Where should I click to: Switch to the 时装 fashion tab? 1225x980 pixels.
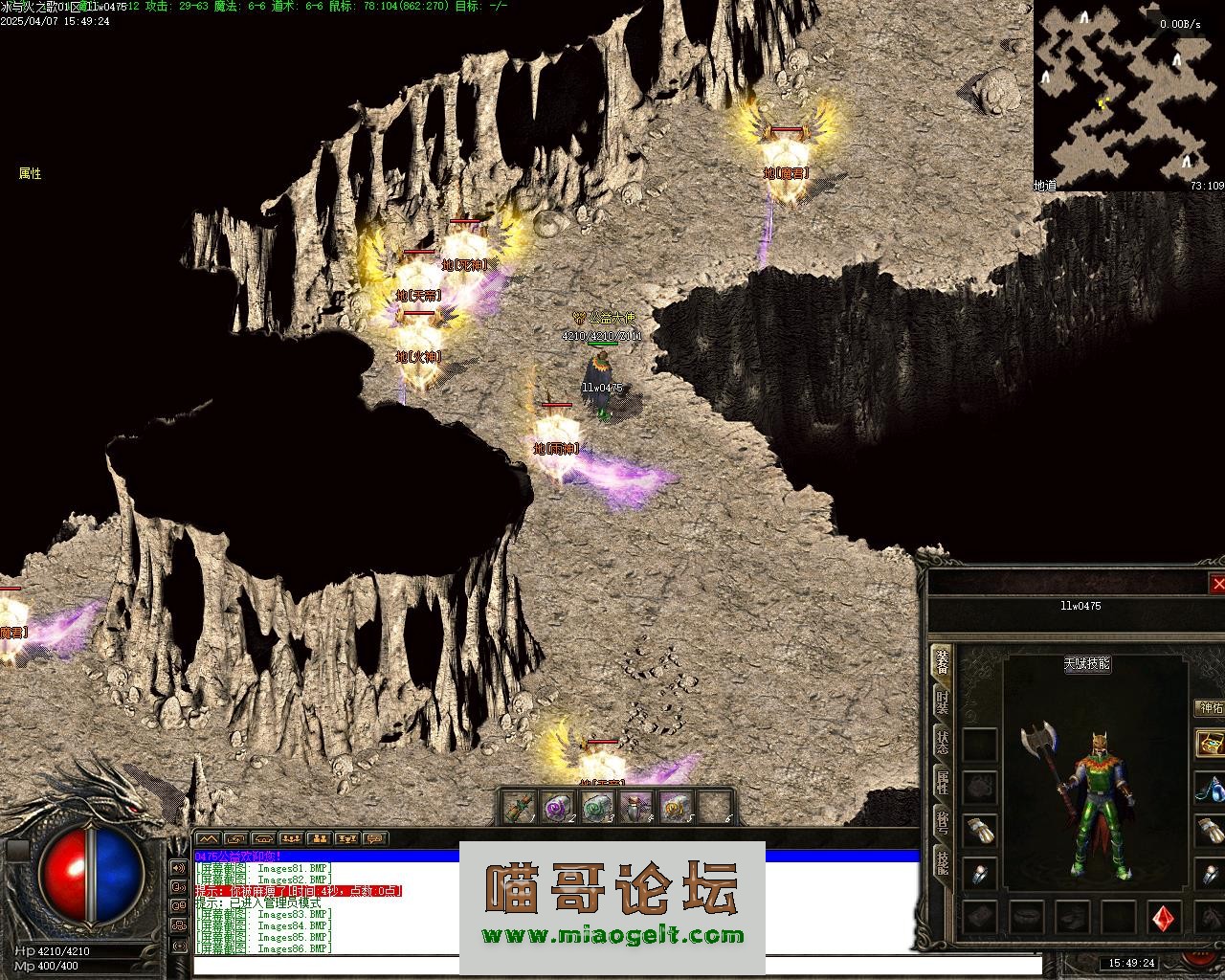(x=943, y=703)
